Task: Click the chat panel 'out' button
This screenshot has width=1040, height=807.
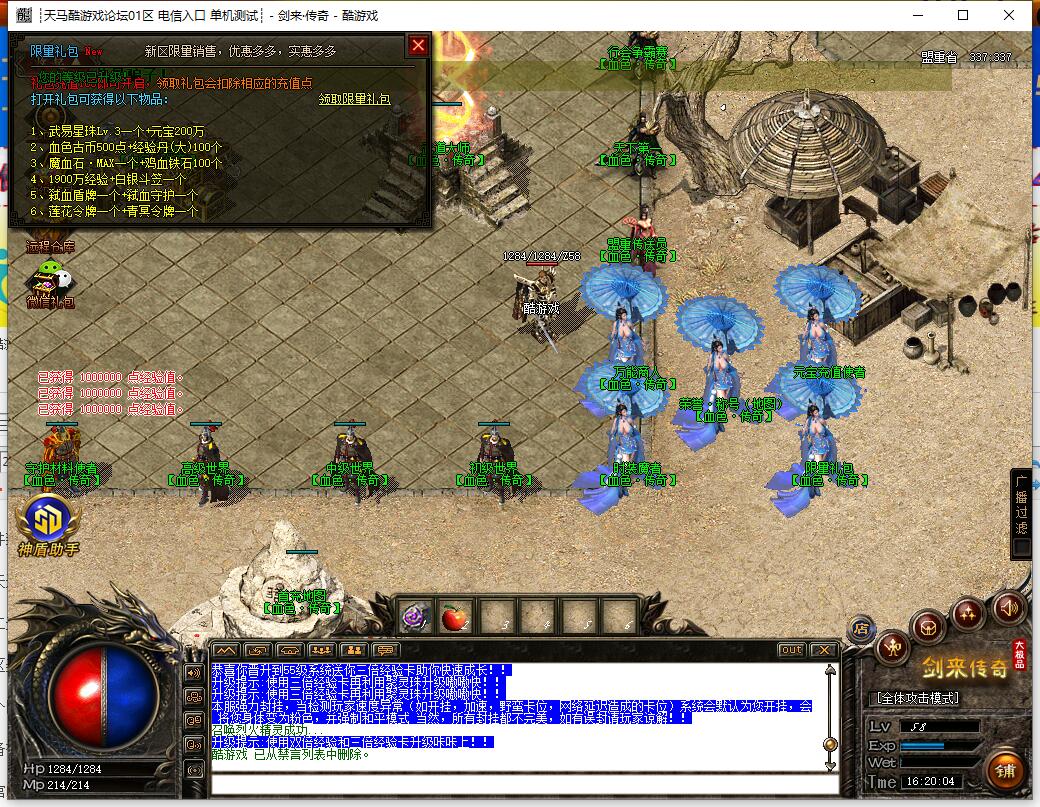Action: 791,650
